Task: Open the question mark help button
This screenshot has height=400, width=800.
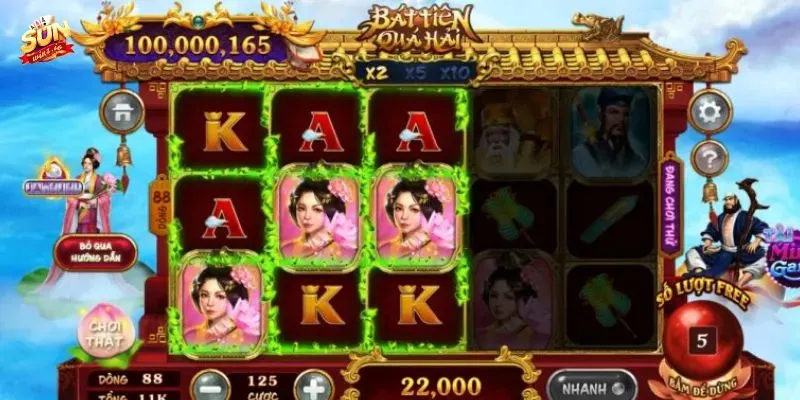Action: pyautogui.click(x=710, y=157)
